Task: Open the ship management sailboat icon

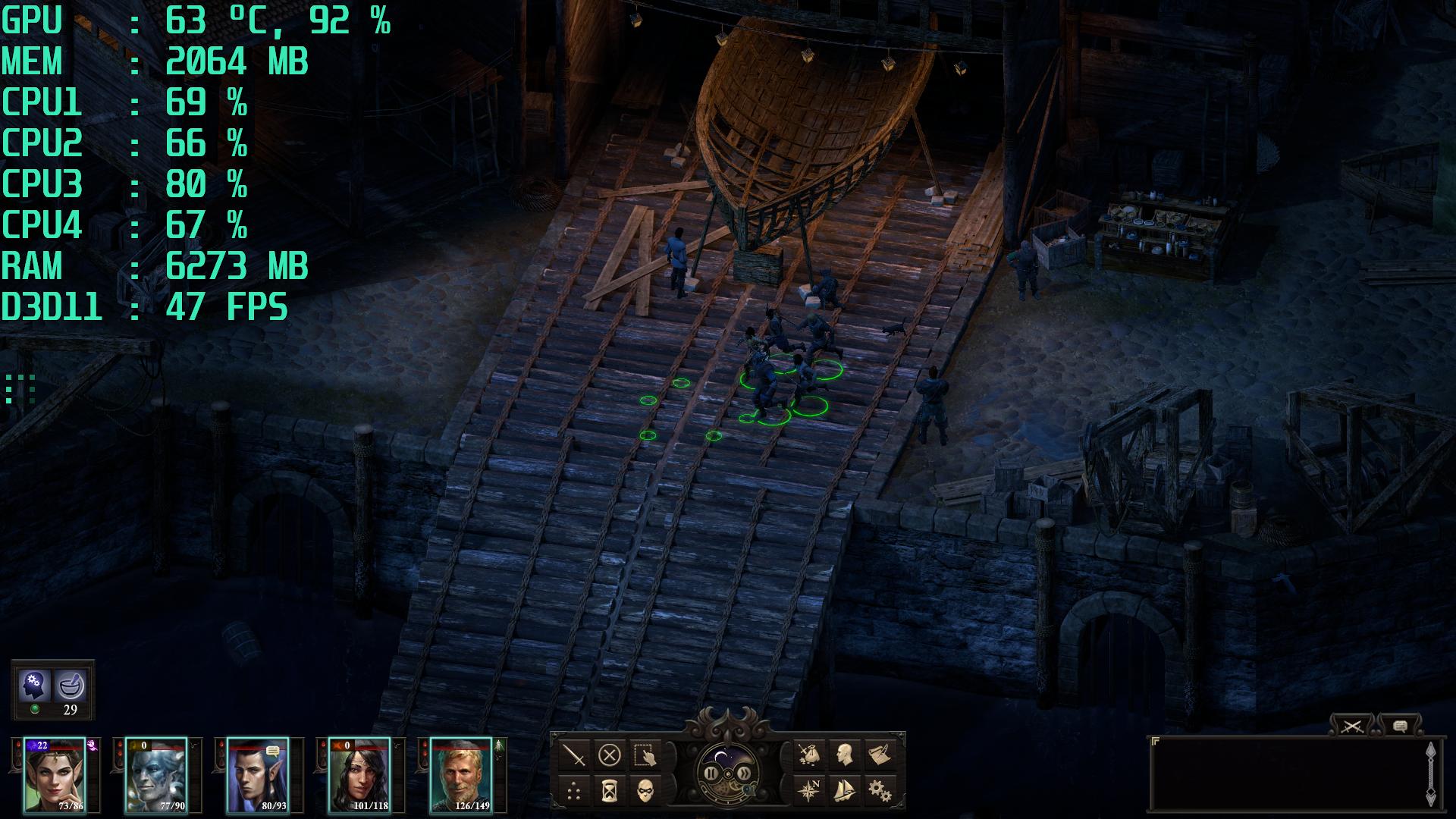Action: click(844, 791)
